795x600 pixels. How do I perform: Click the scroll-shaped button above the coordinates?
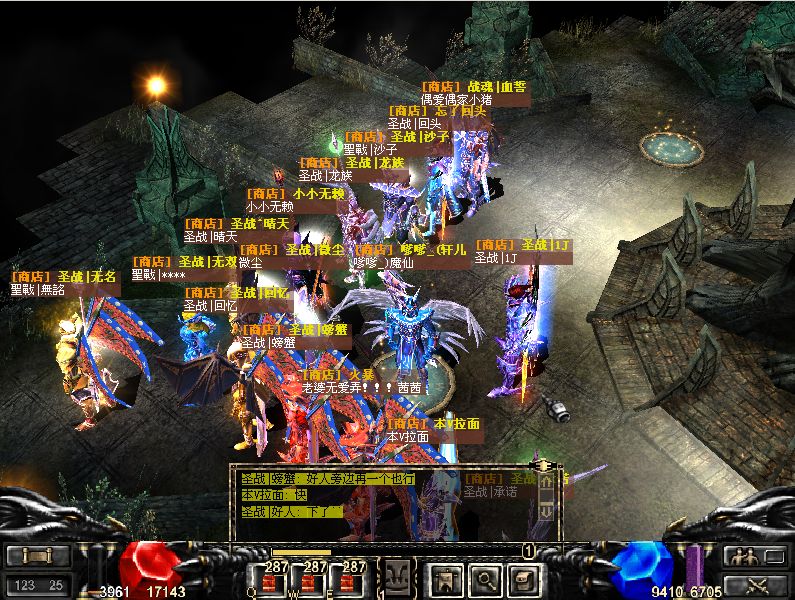pyautogui.click(x=37, y=557)
